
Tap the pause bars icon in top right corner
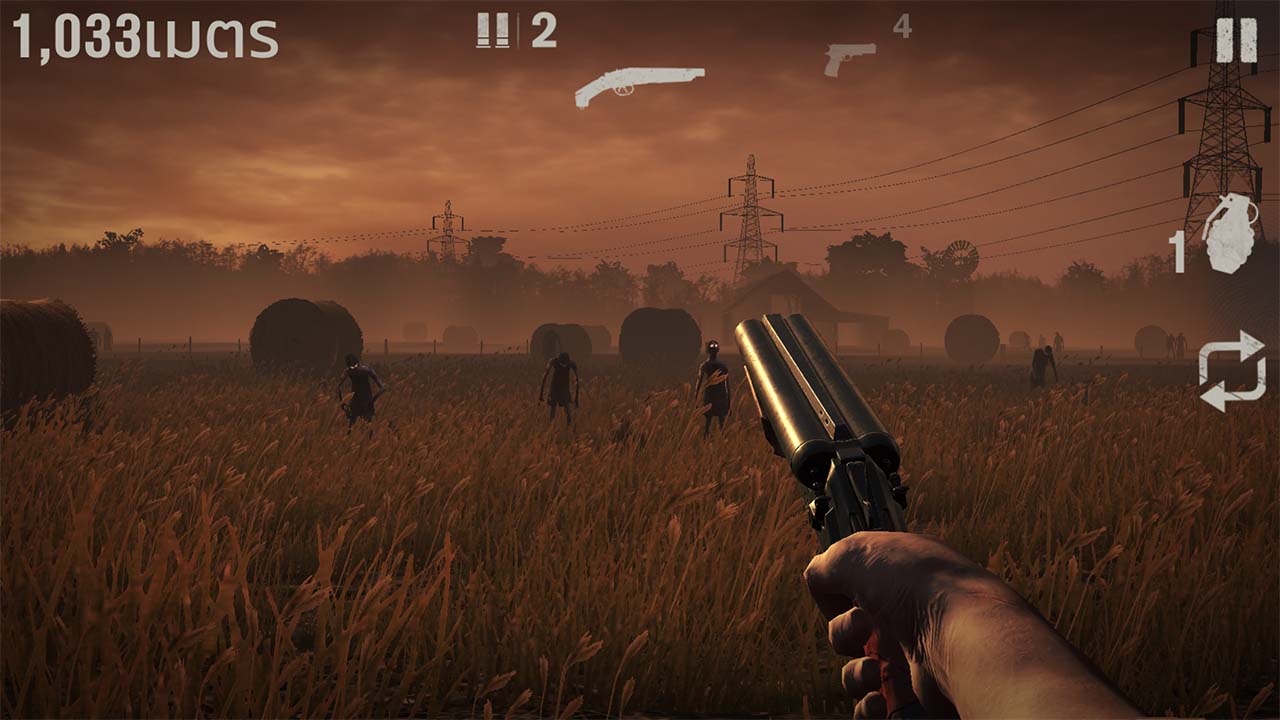click(1235, 42)
